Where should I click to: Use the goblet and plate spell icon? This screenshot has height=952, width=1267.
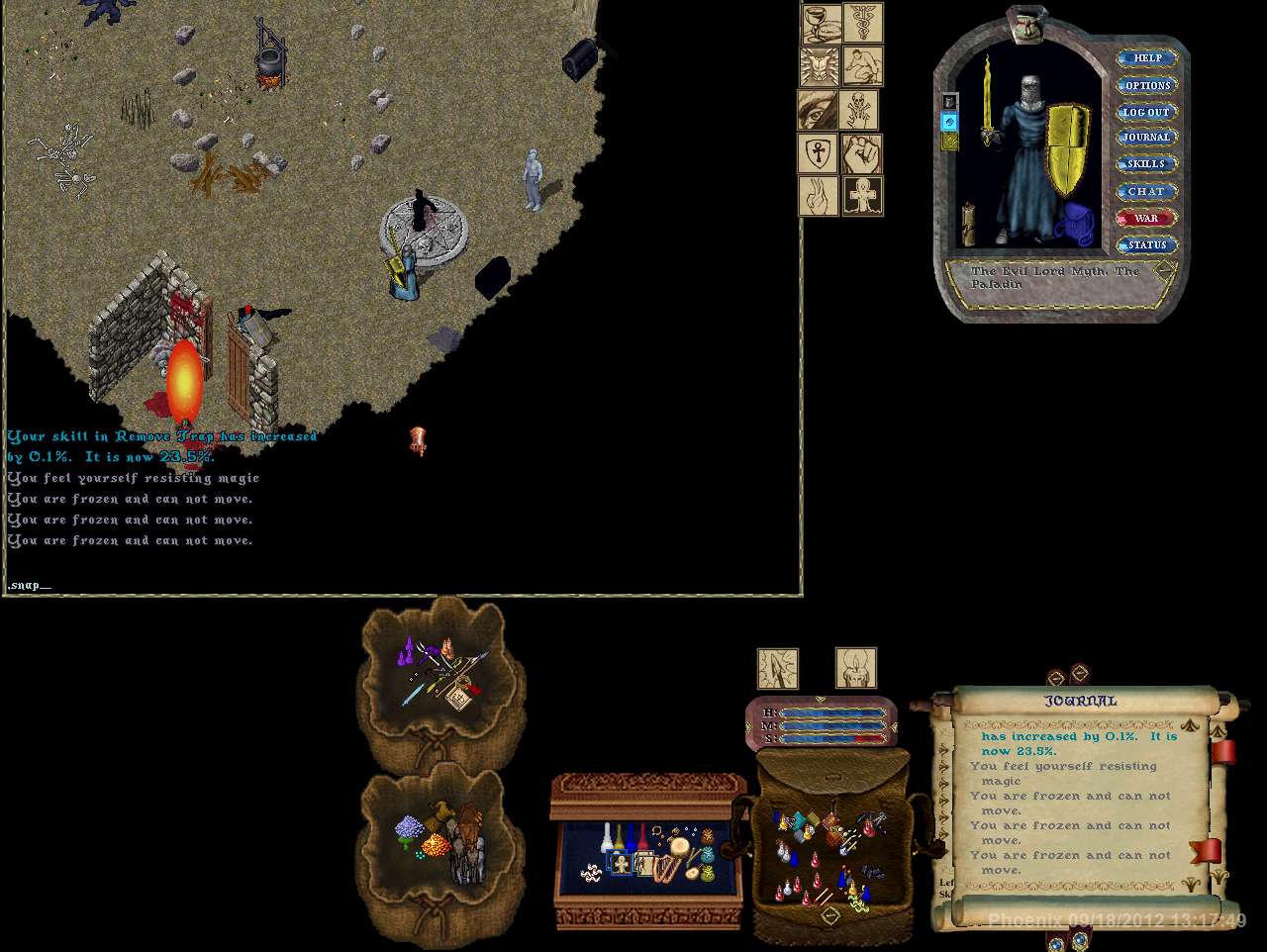(821, 23)
